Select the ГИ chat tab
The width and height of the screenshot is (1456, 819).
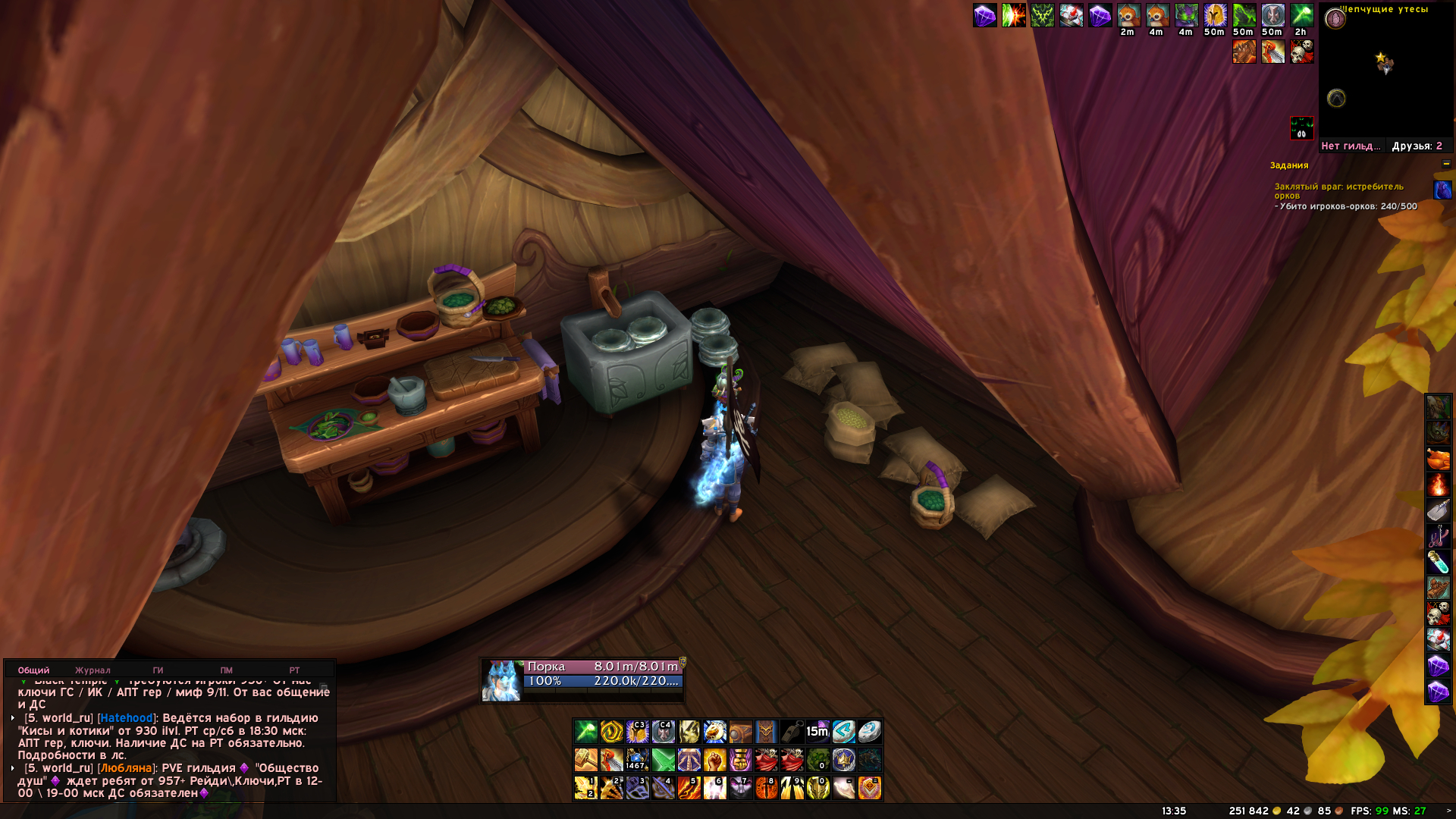click(158, 670)
